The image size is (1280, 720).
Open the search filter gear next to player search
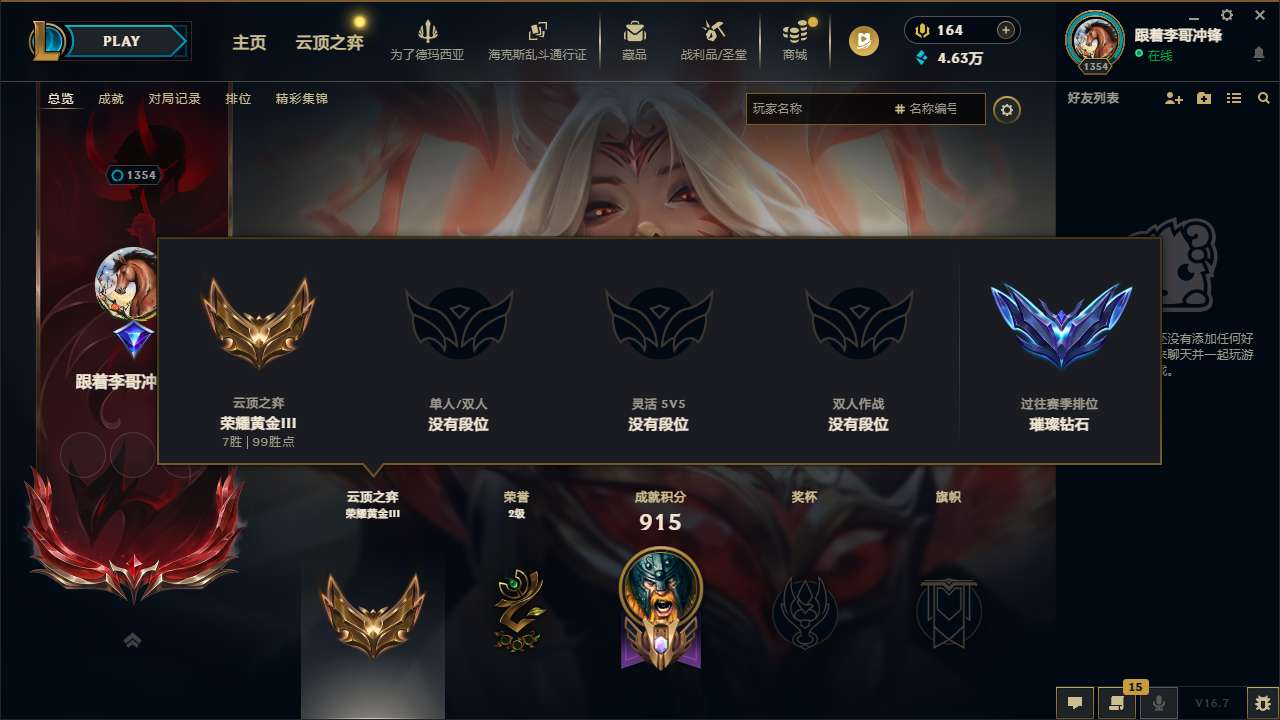coord(1007,110)
